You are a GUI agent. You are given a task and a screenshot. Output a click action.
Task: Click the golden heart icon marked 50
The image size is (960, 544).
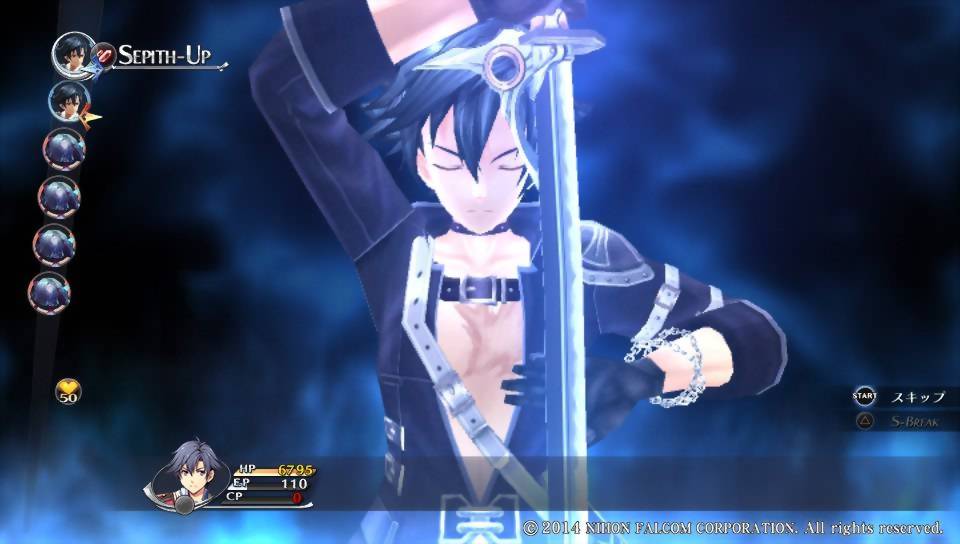point(68,391)
